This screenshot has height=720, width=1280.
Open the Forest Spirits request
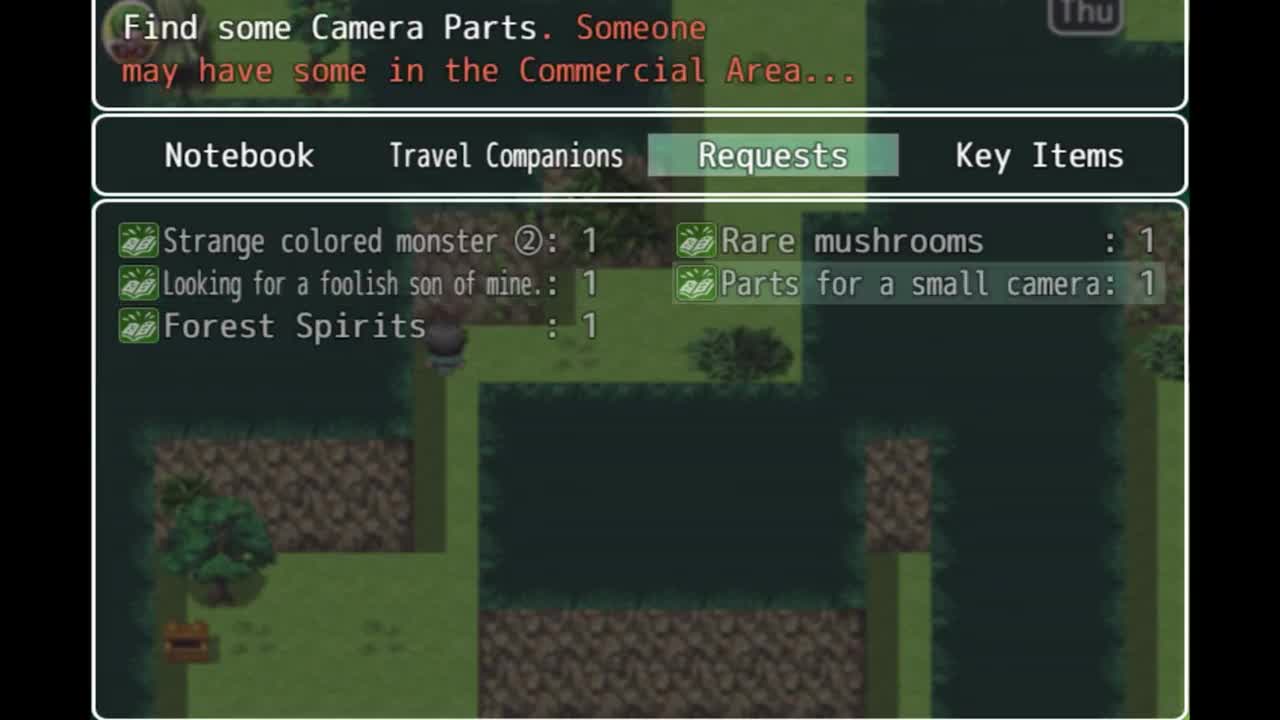tap(357, 326)
